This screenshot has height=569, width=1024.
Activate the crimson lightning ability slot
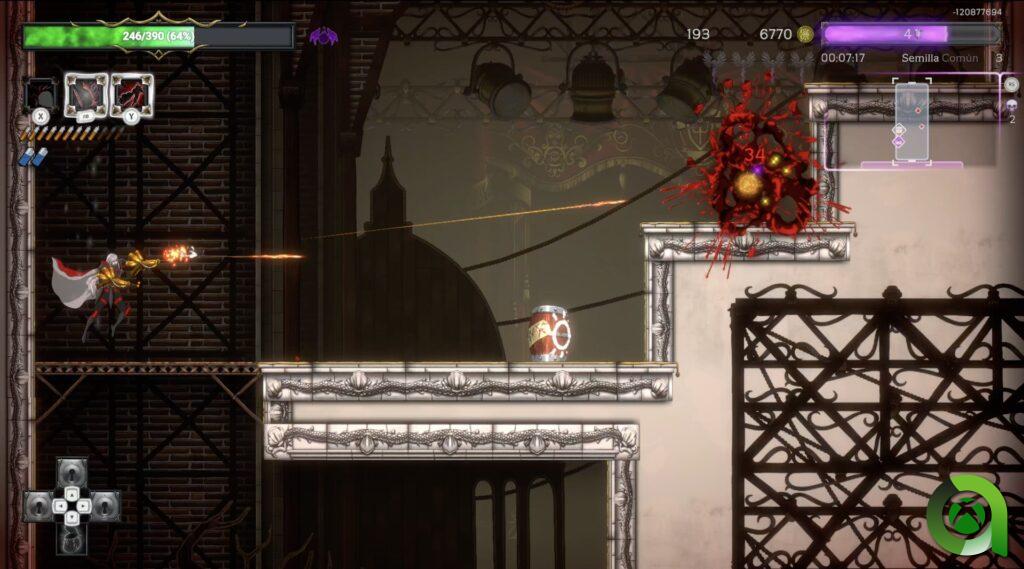(131, 94)
